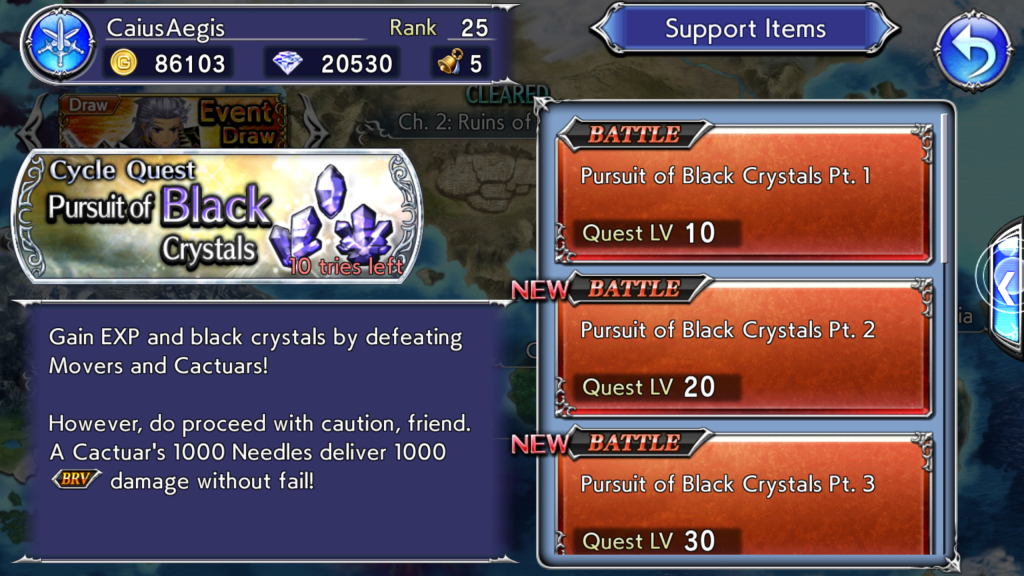Open the Event Draw banner

[x=174, y=122]
